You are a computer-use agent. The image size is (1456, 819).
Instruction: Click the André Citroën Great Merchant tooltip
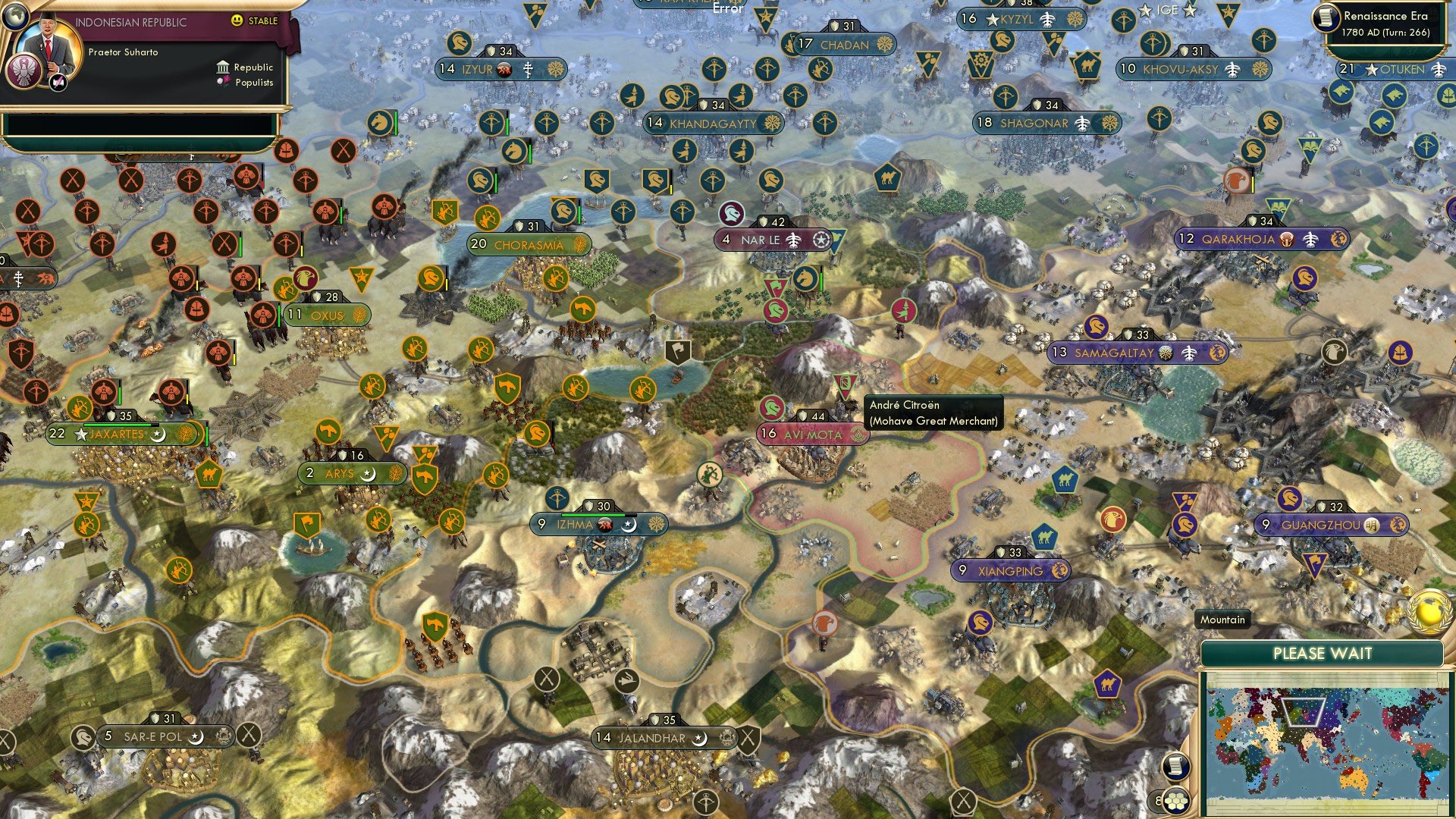[x=933, y=413]
